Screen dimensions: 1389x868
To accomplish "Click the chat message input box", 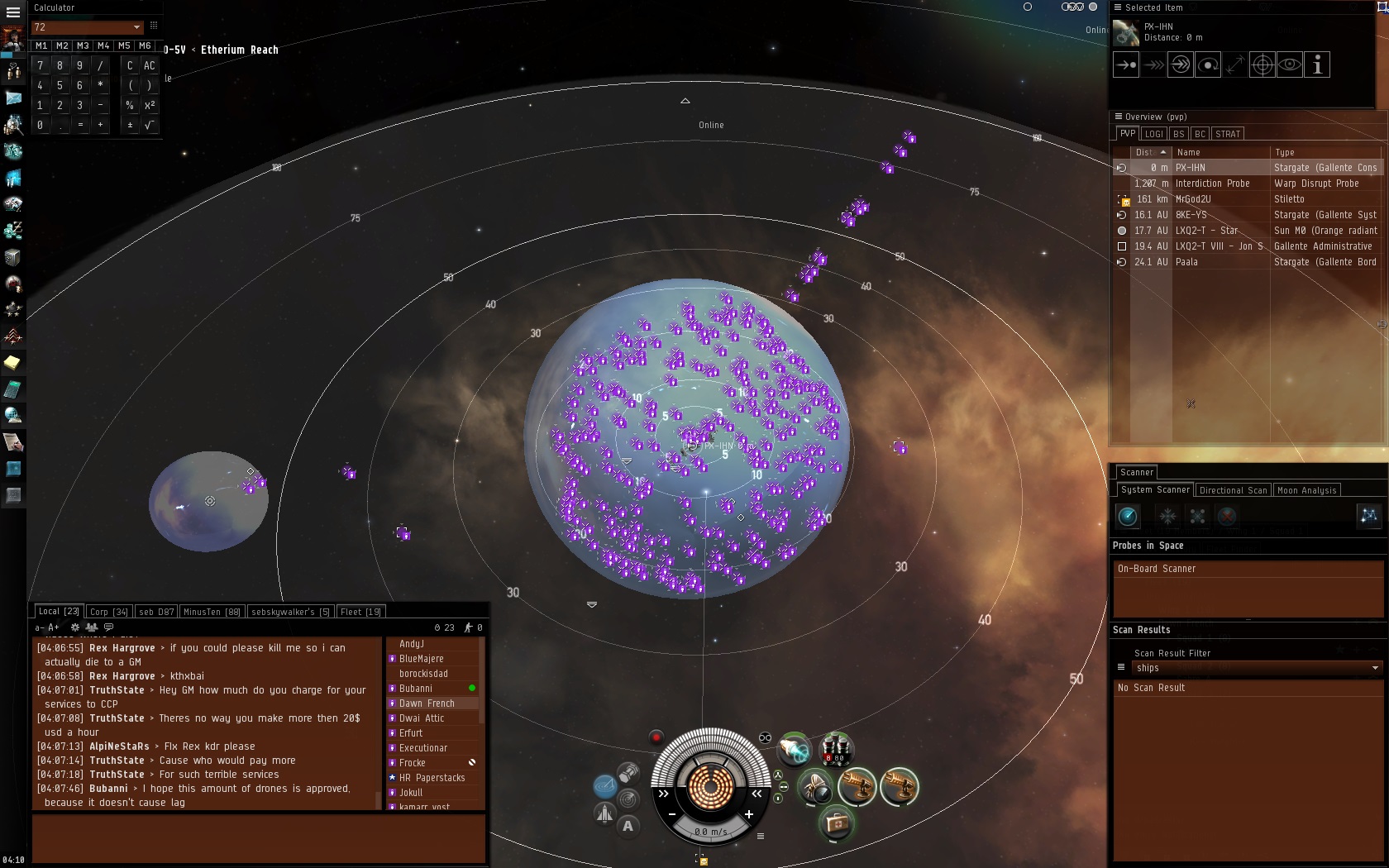I will [x=258, y=837].
